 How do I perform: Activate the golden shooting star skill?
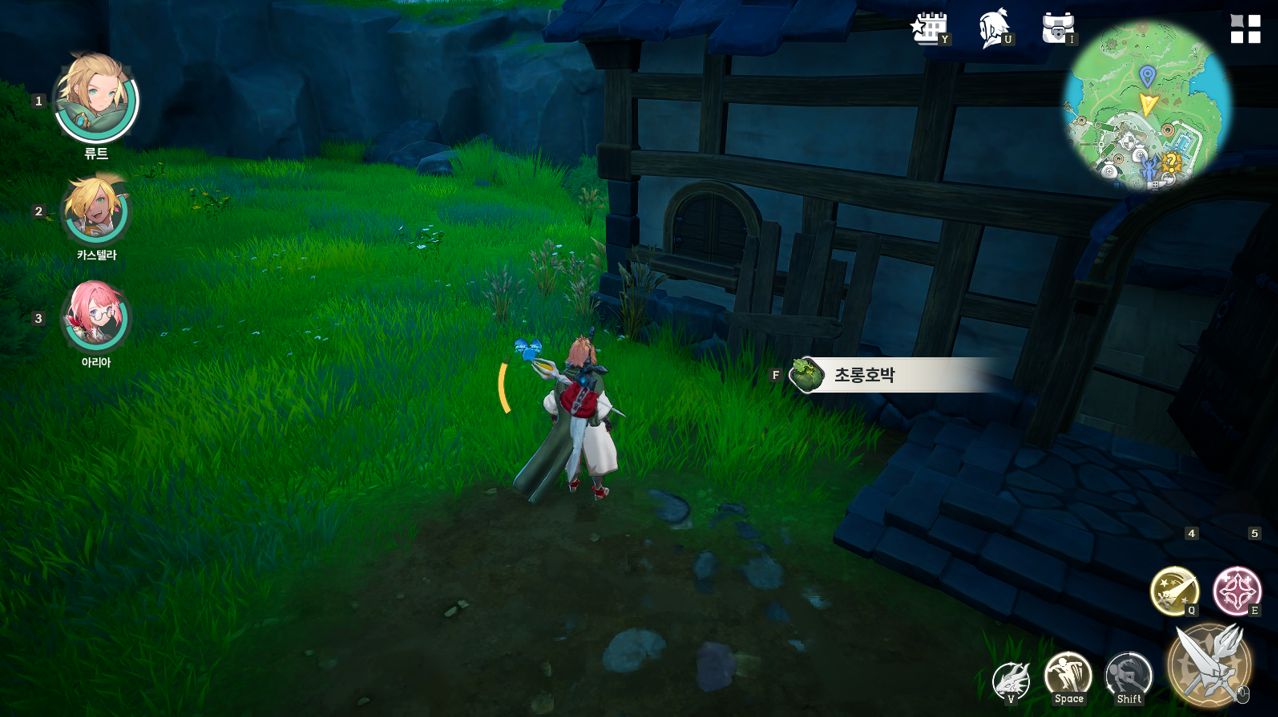(x=1174, y=590)
